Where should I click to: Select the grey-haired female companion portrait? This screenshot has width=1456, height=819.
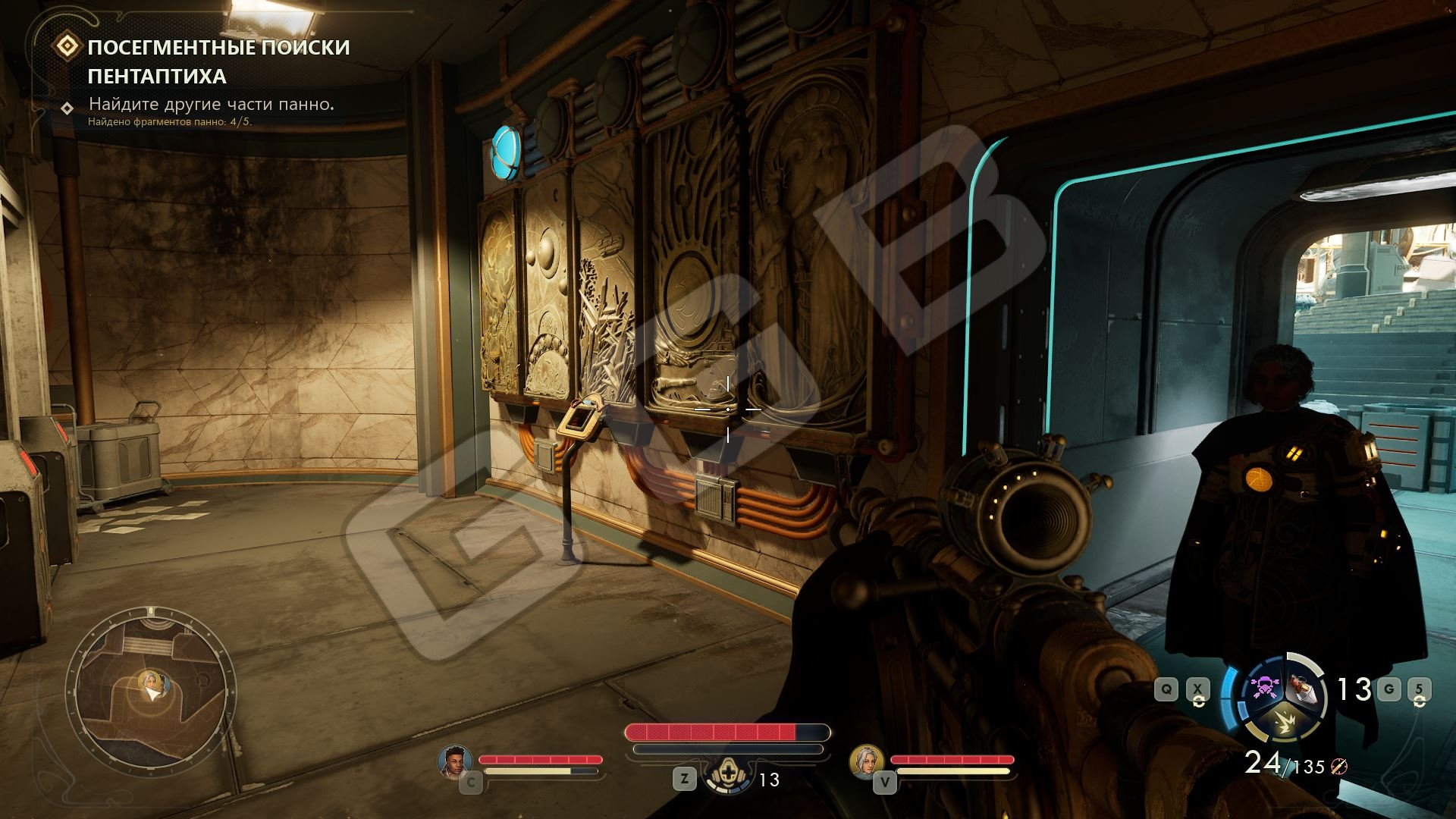click(866, 761)
